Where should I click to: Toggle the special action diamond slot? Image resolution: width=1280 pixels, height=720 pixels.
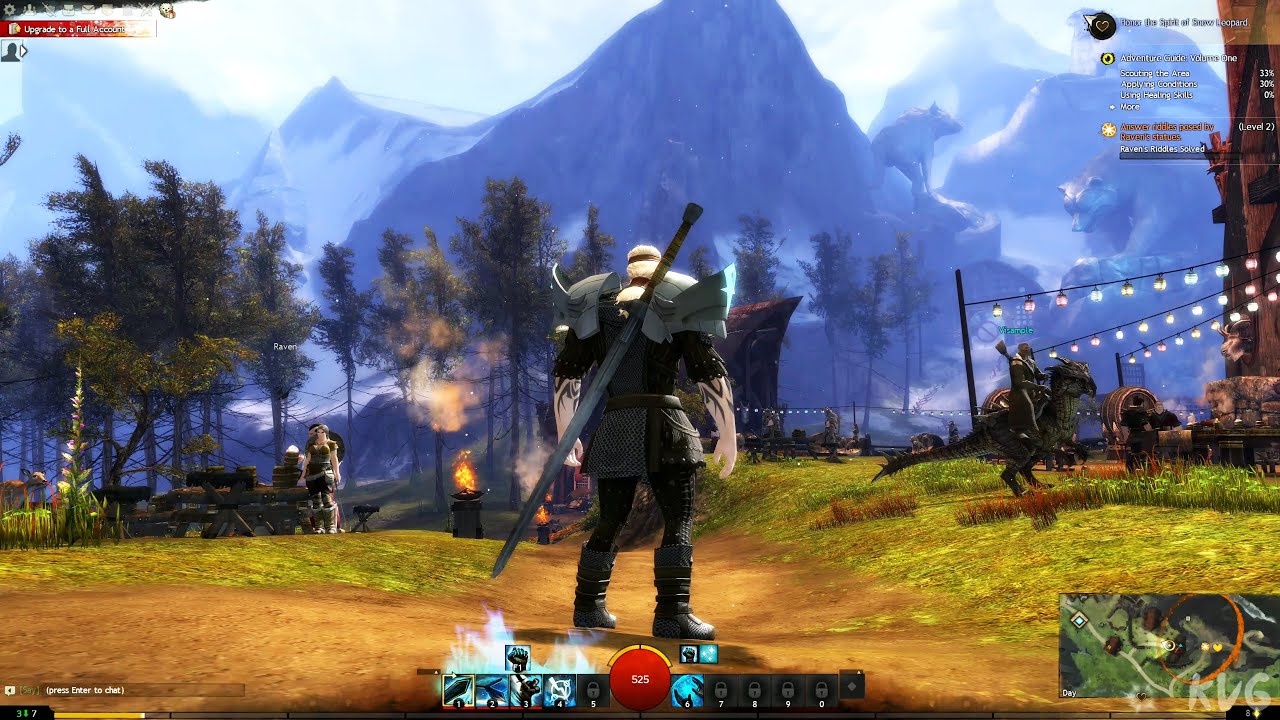pos(850,686)
